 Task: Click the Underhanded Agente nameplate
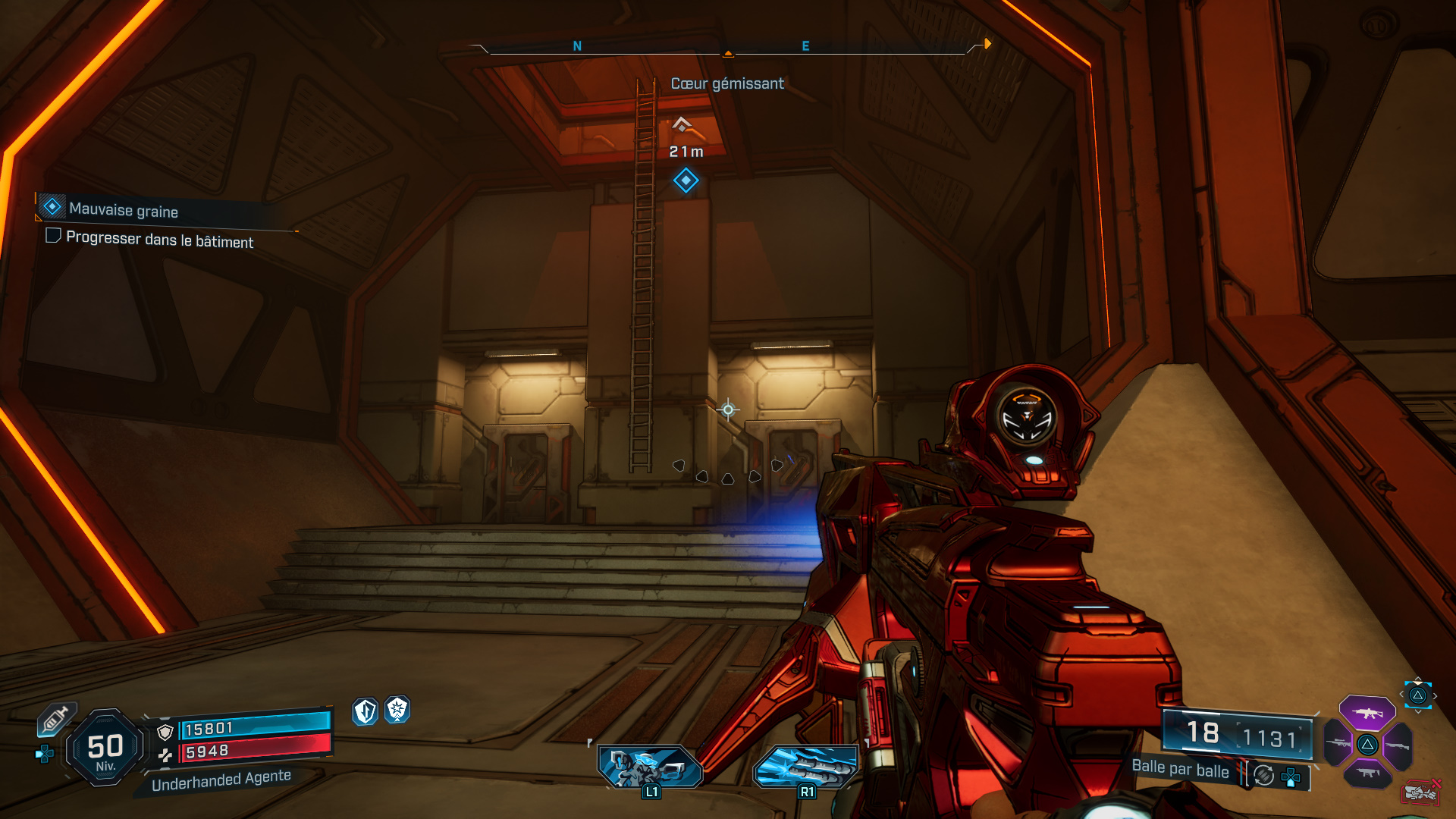pos(221,777)
